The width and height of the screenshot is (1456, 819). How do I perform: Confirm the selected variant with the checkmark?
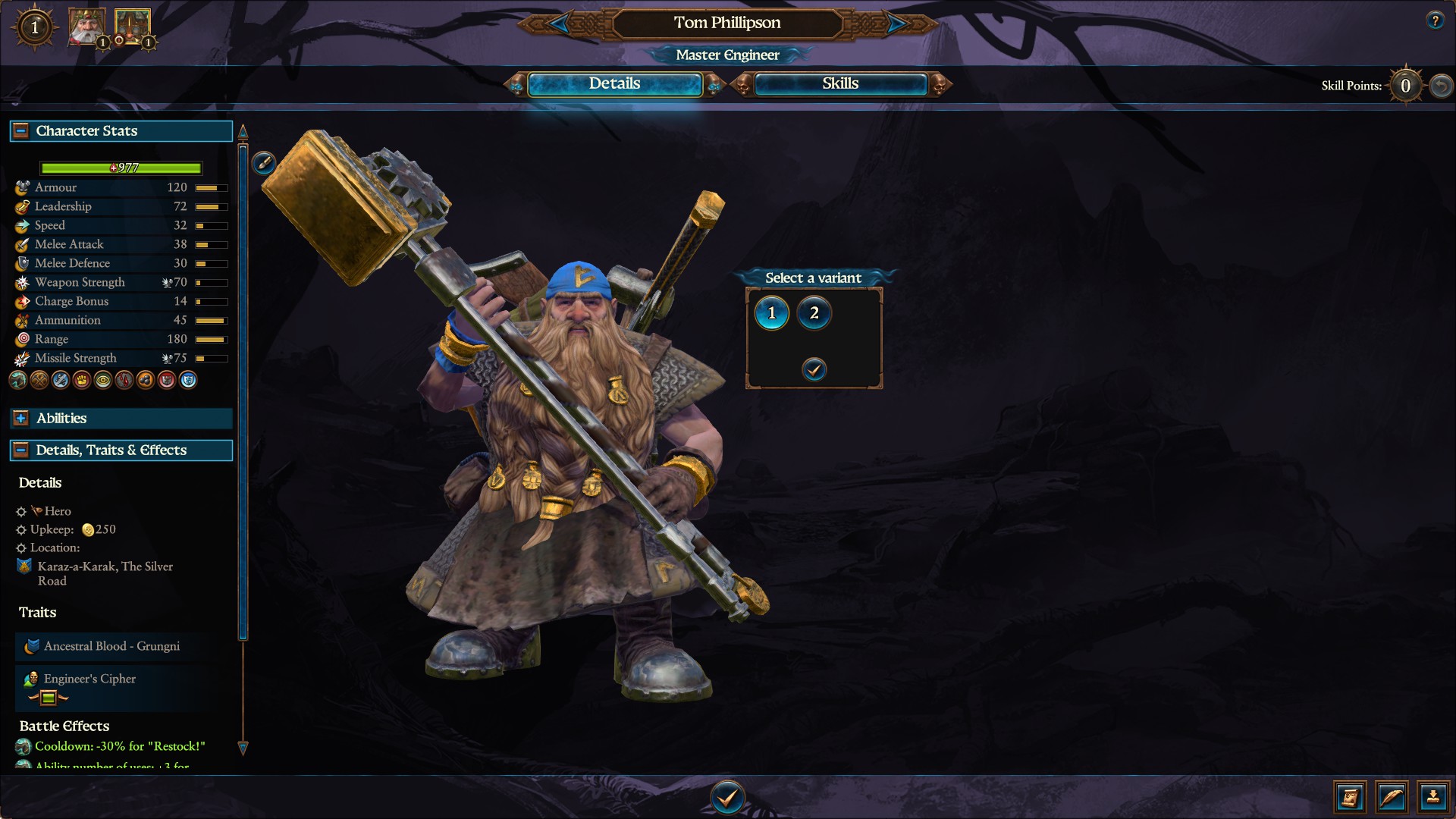pyautogui.click(x=814, y=369)
